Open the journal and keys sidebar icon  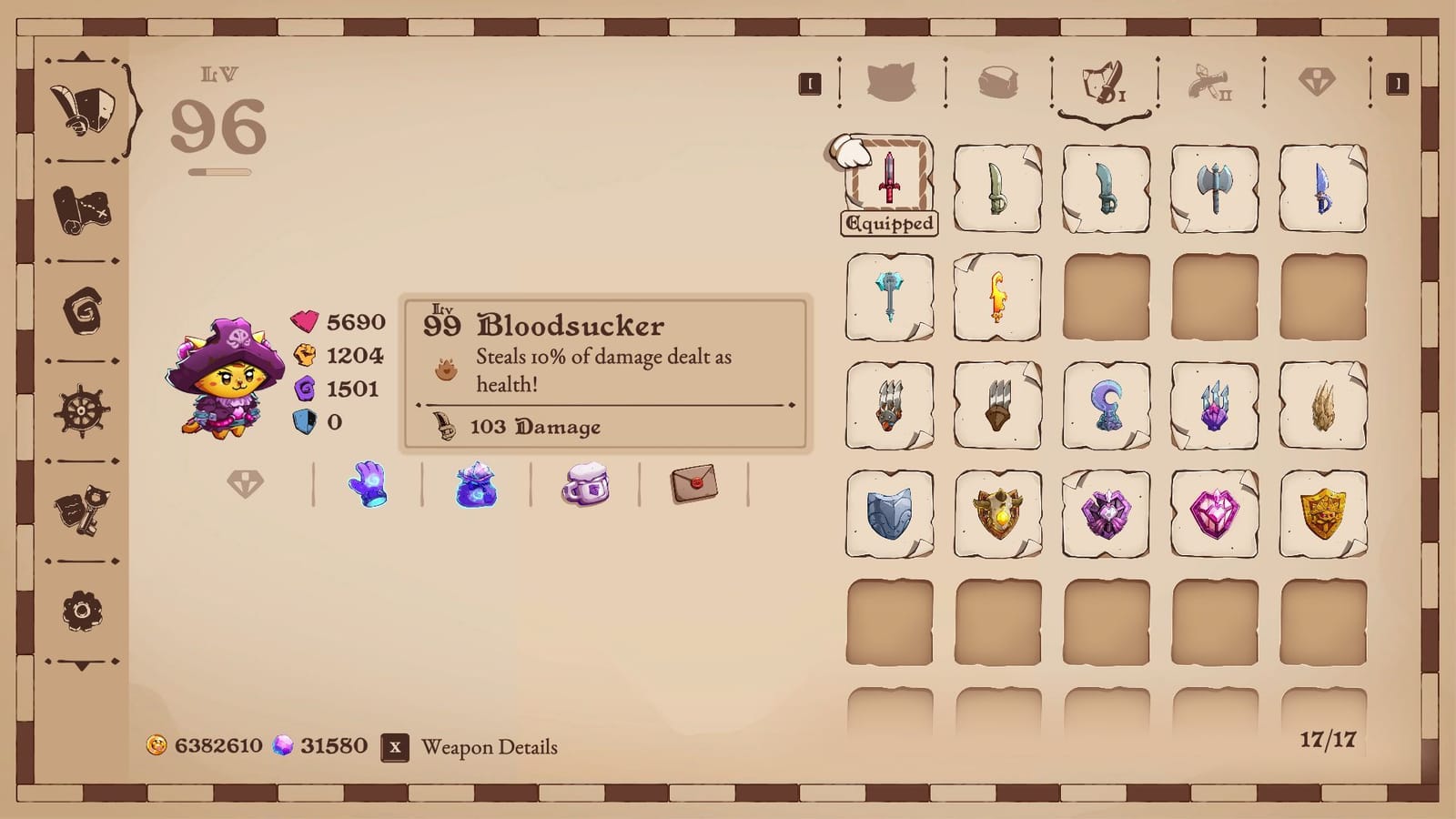[x=80, y=510]
